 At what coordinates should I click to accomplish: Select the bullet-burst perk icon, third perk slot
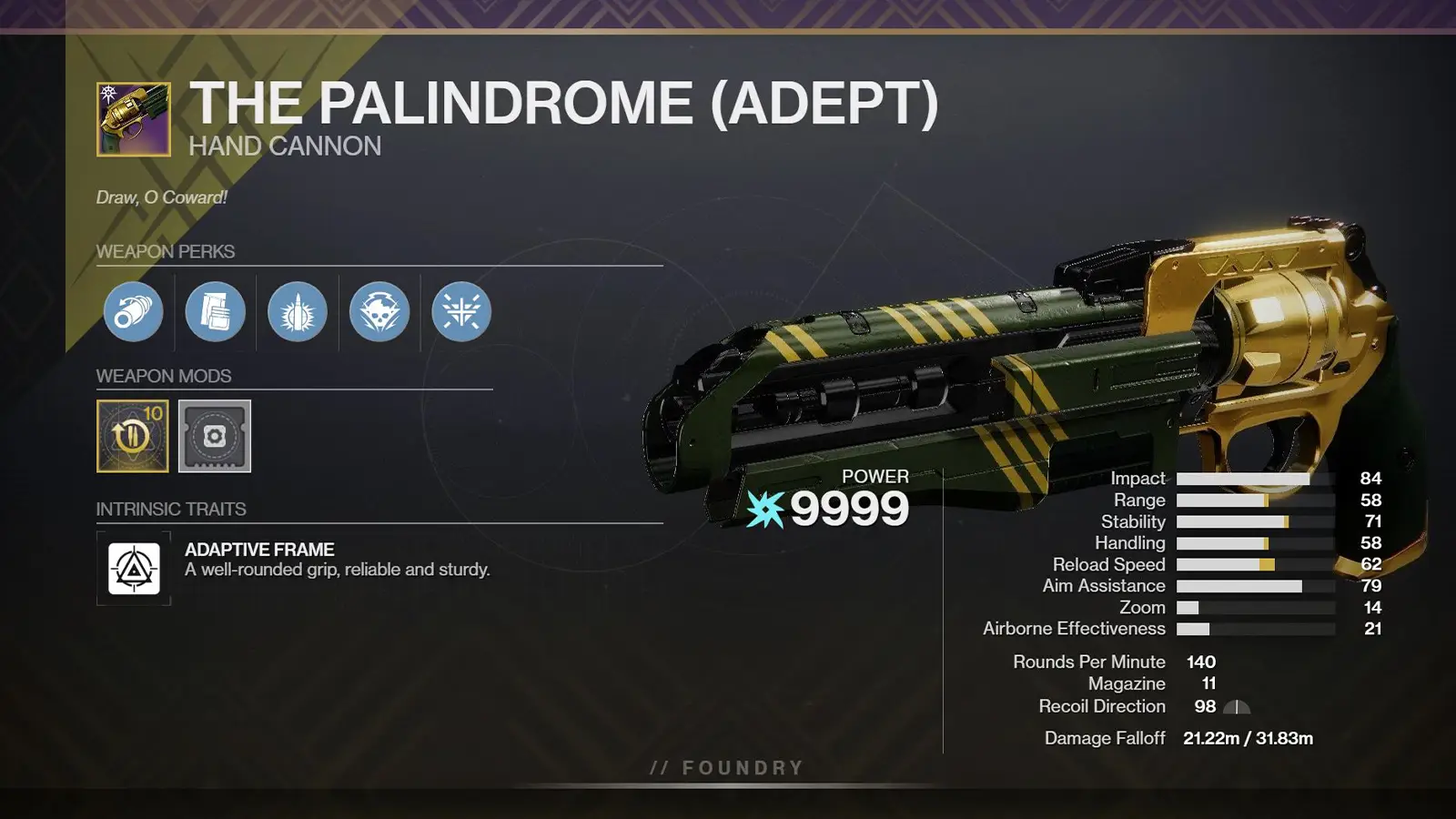point(297,311)
